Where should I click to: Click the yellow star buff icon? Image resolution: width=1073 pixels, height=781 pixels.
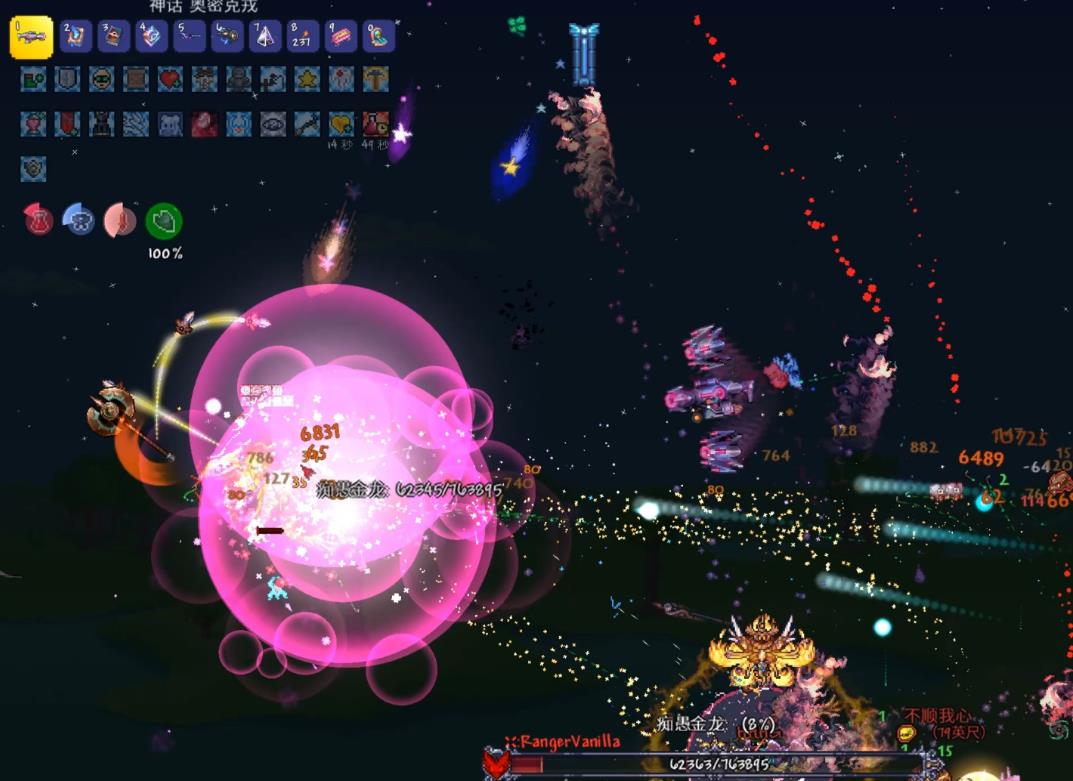pyautogui.click(x=307, y=79)
